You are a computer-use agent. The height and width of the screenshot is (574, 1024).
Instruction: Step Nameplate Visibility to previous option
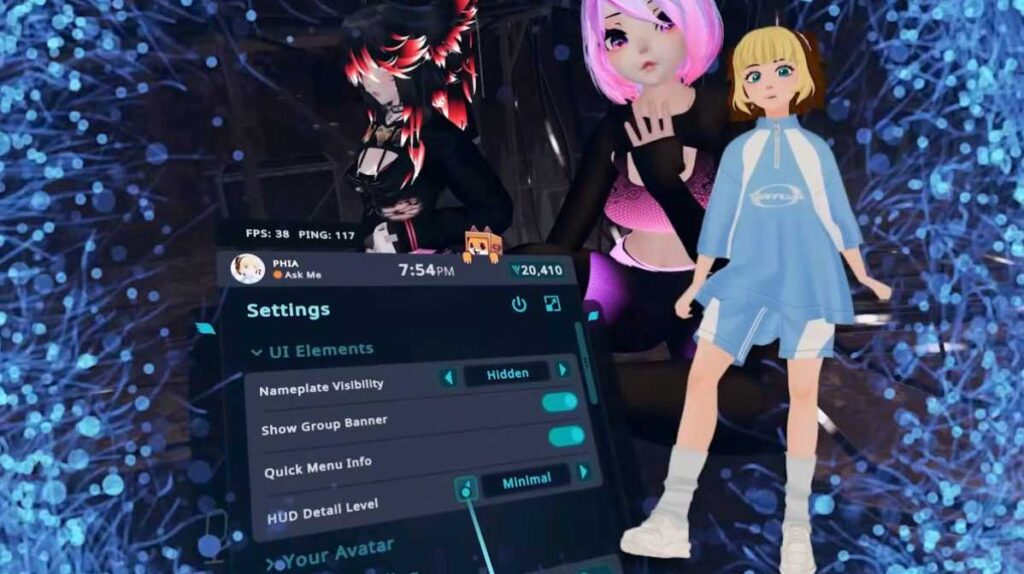click(449, 377)
